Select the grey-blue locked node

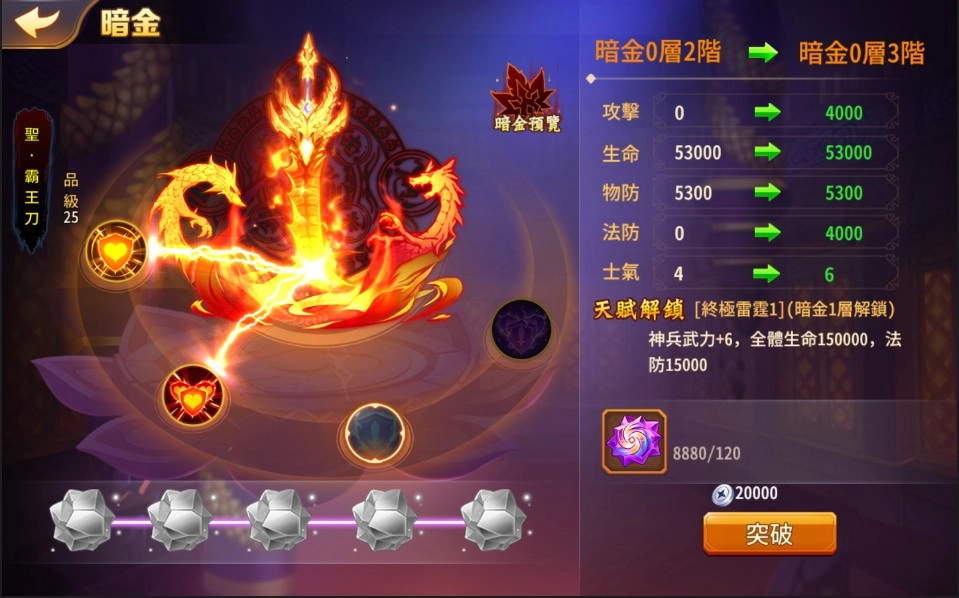[374, 433]
